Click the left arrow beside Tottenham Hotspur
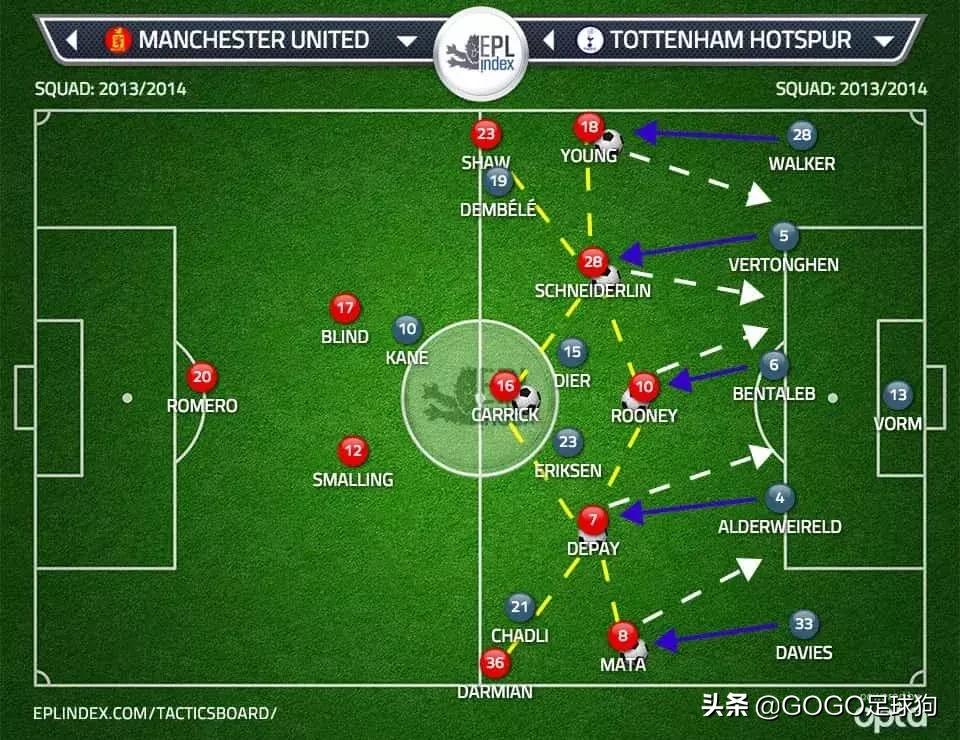Screen dimensions: 960x740 pos(549,41)
